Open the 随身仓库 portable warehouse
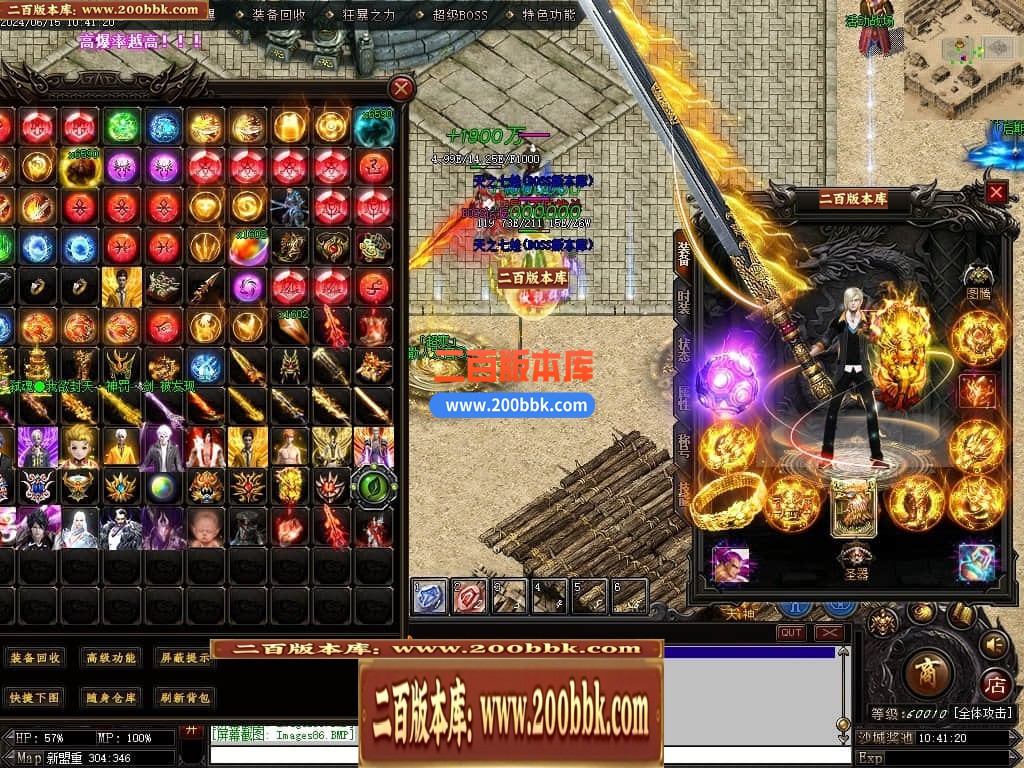The image size is (1024, 768). point(111,697)
